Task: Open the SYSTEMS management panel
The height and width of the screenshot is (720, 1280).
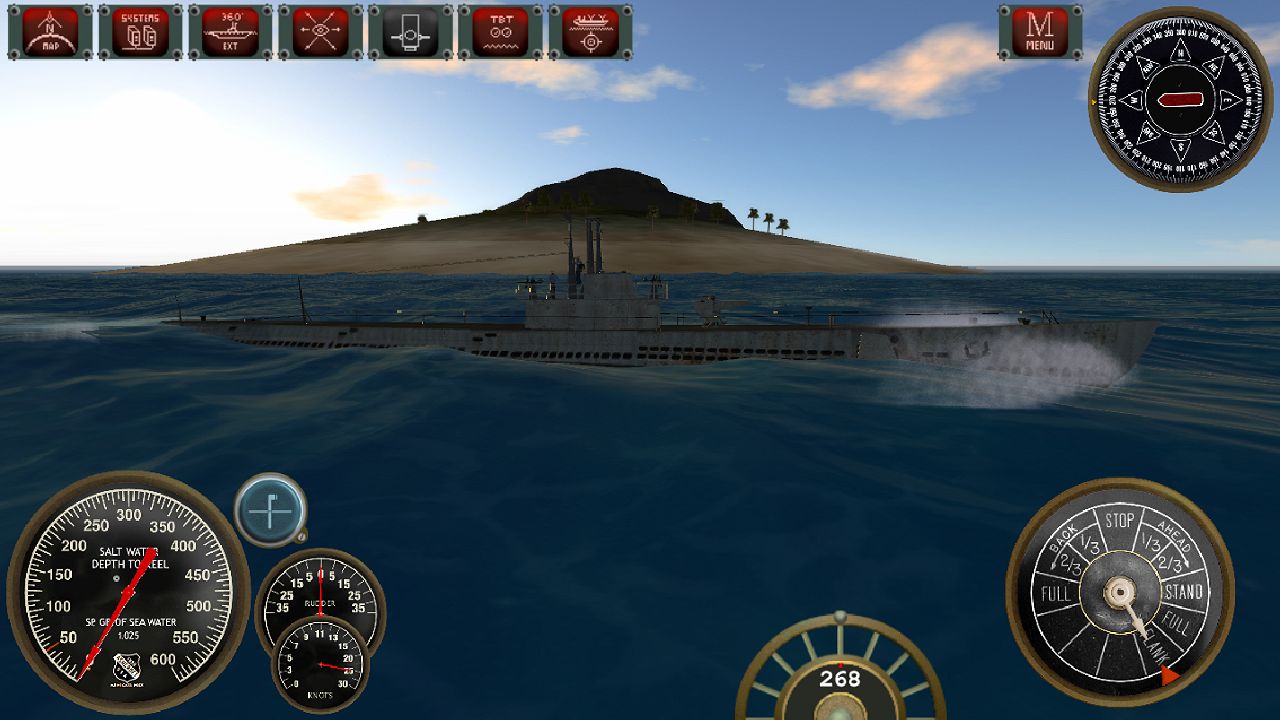Action: (139, 32)
